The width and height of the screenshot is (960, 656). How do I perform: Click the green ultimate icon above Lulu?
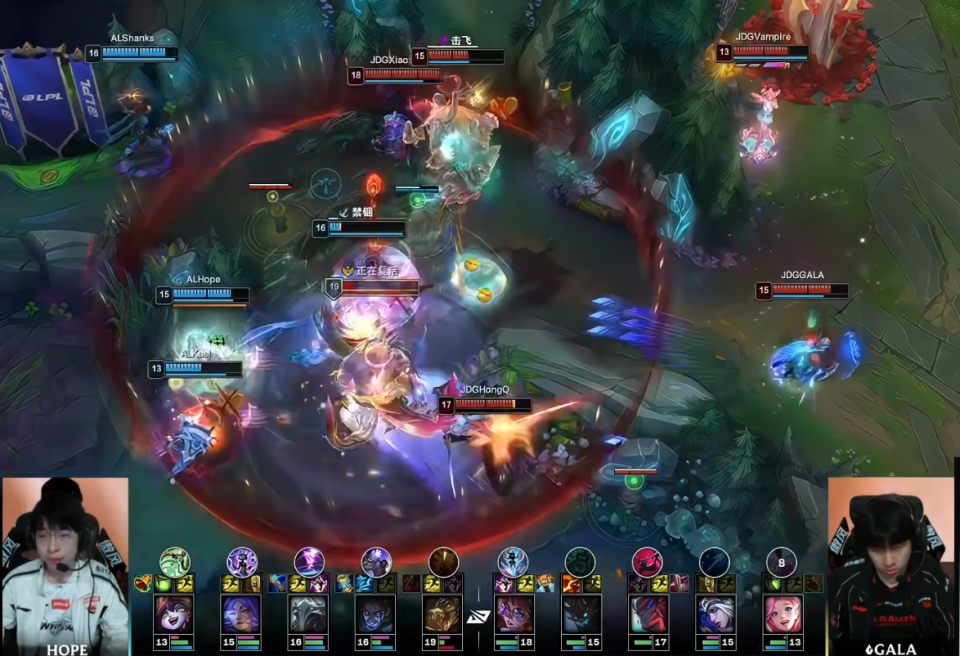(x=175, y=561)
